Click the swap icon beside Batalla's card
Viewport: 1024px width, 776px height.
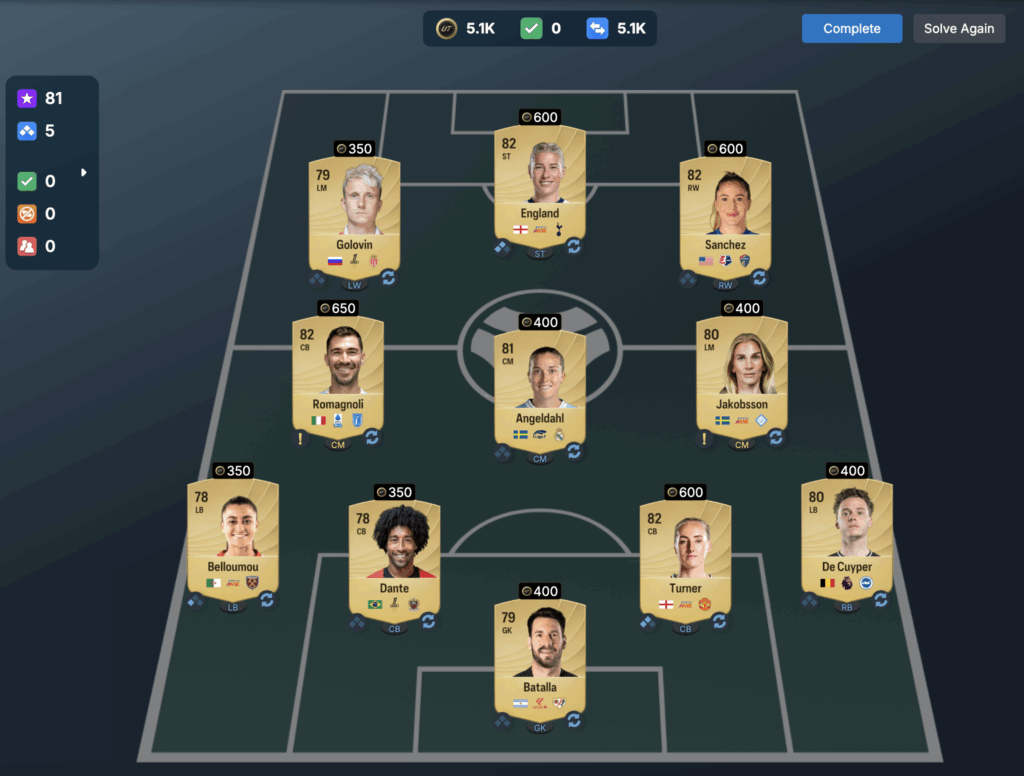tap(574, 719)
